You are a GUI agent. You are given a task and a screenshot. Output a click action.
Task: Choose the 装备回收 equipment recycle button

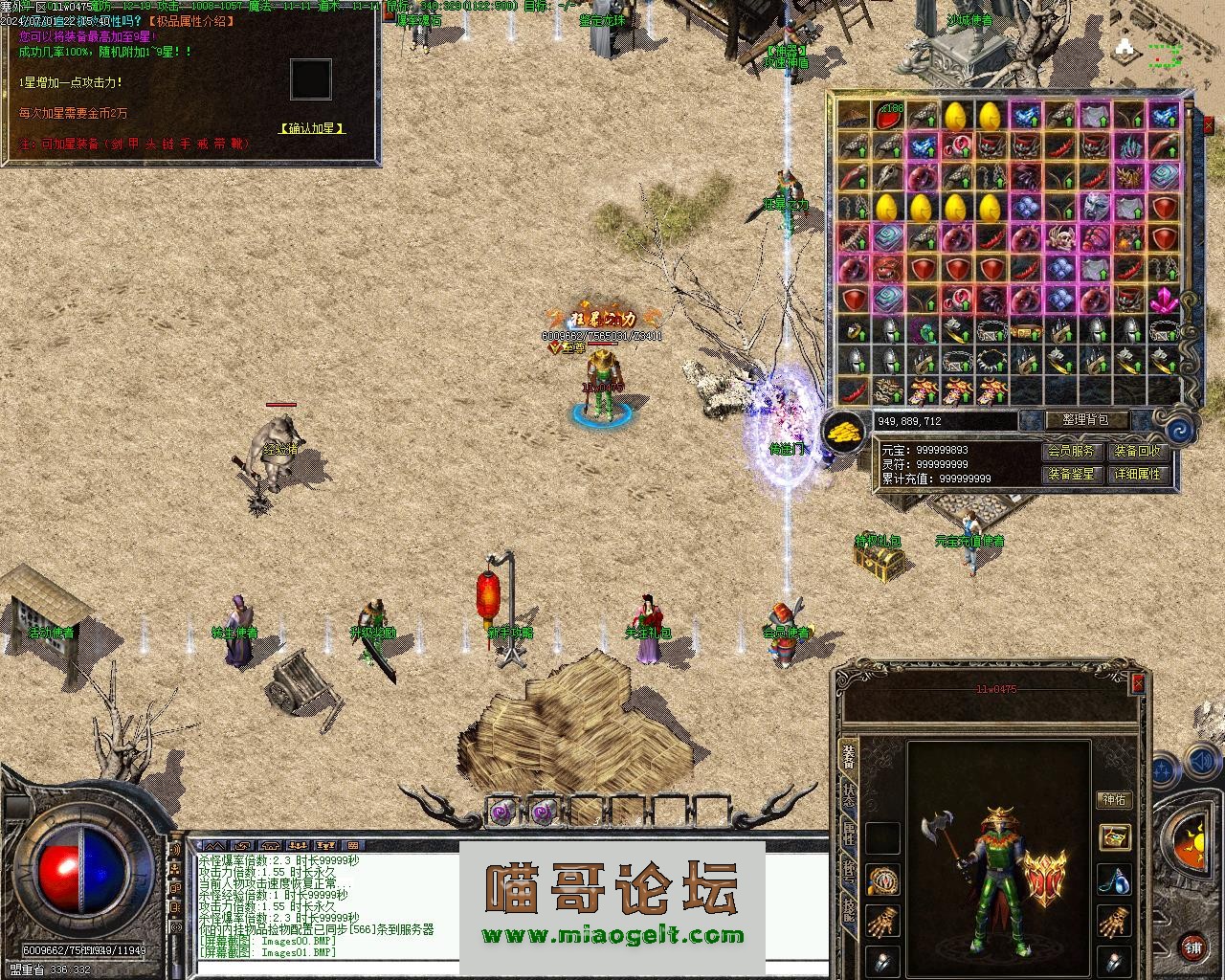[x=1138, y=451]
